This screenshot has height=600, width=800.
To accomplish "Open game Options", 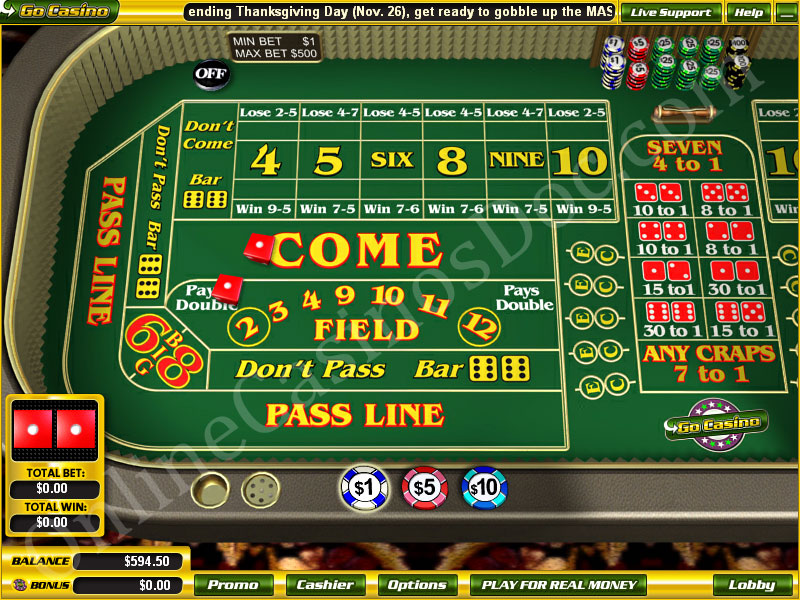I will point(417,585).
